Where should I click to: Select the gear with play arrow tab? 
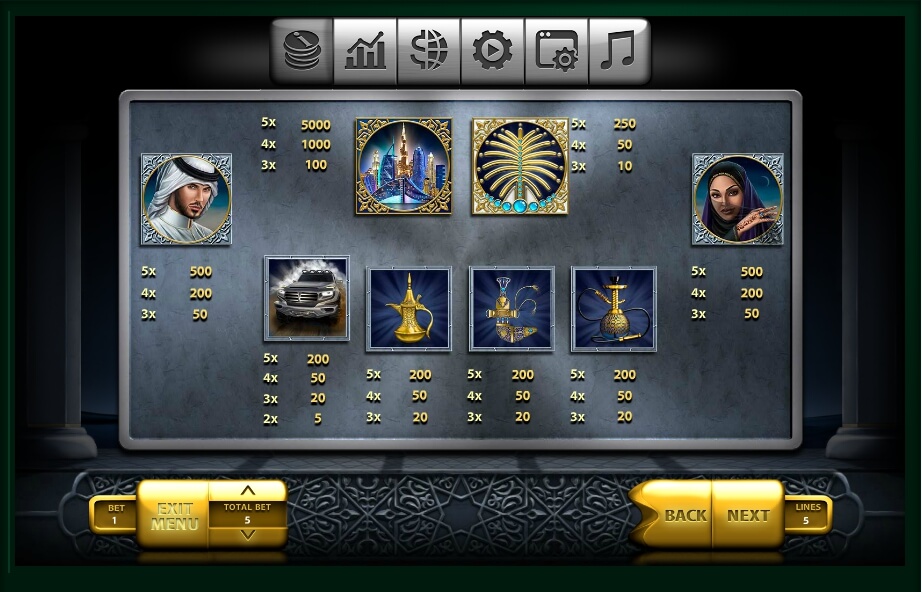point(492,51)
